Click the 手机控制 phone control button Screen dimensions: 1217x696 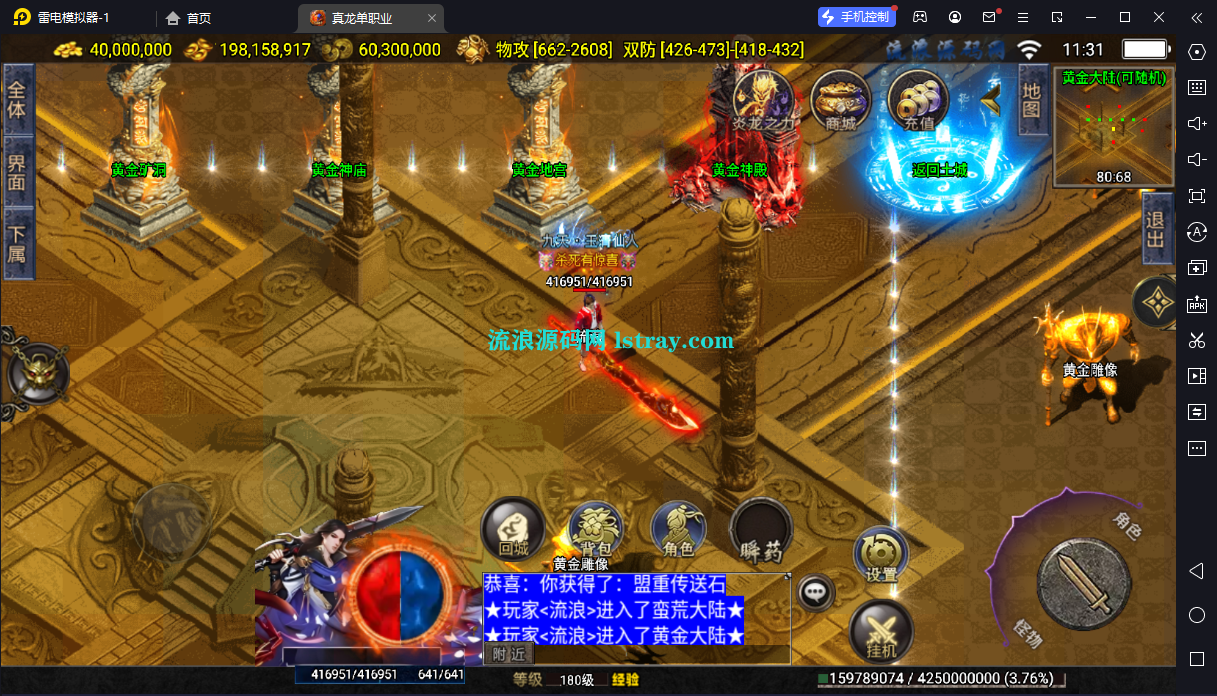coord(855,17)
